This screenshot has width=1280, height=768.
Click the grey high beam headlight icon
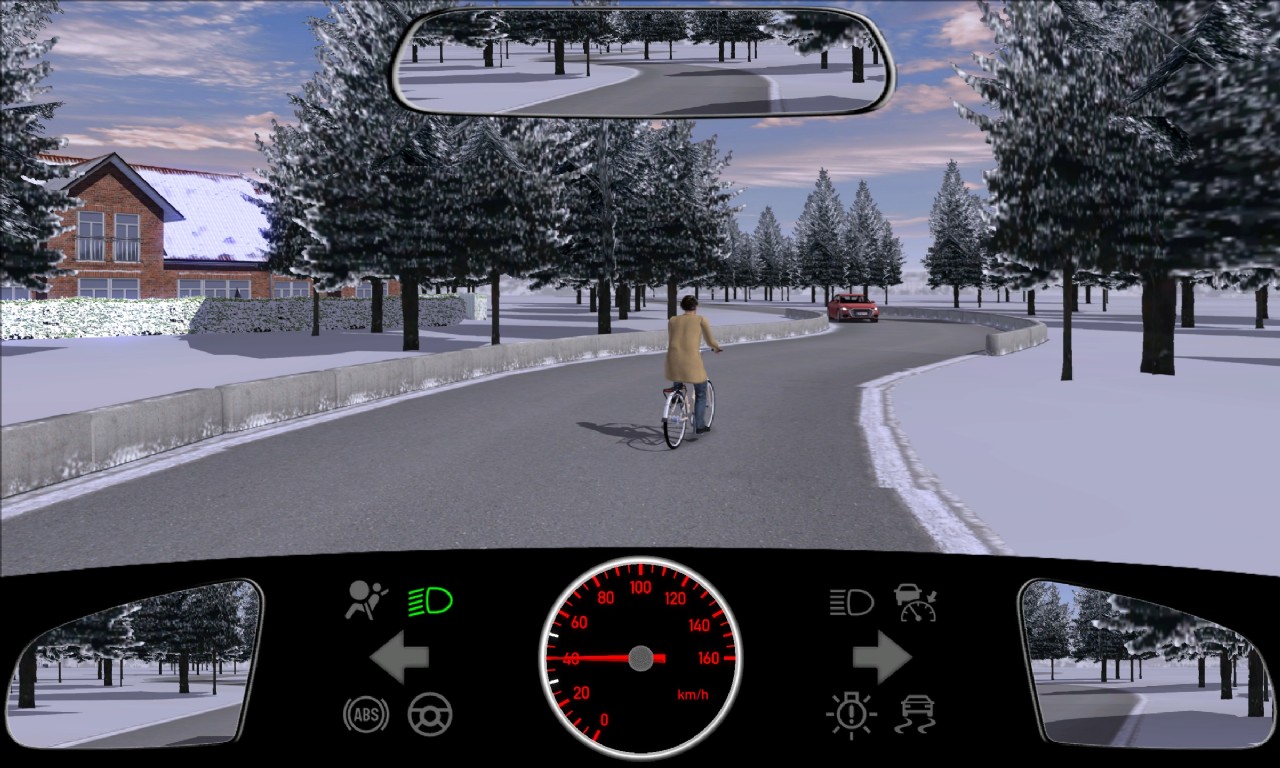tap(851, 602)
